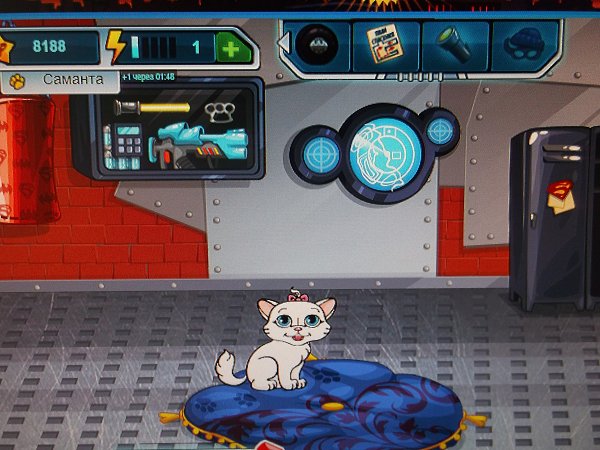
Task: Choose the cap and goggles toolbar item
Action: coord(523,44)
